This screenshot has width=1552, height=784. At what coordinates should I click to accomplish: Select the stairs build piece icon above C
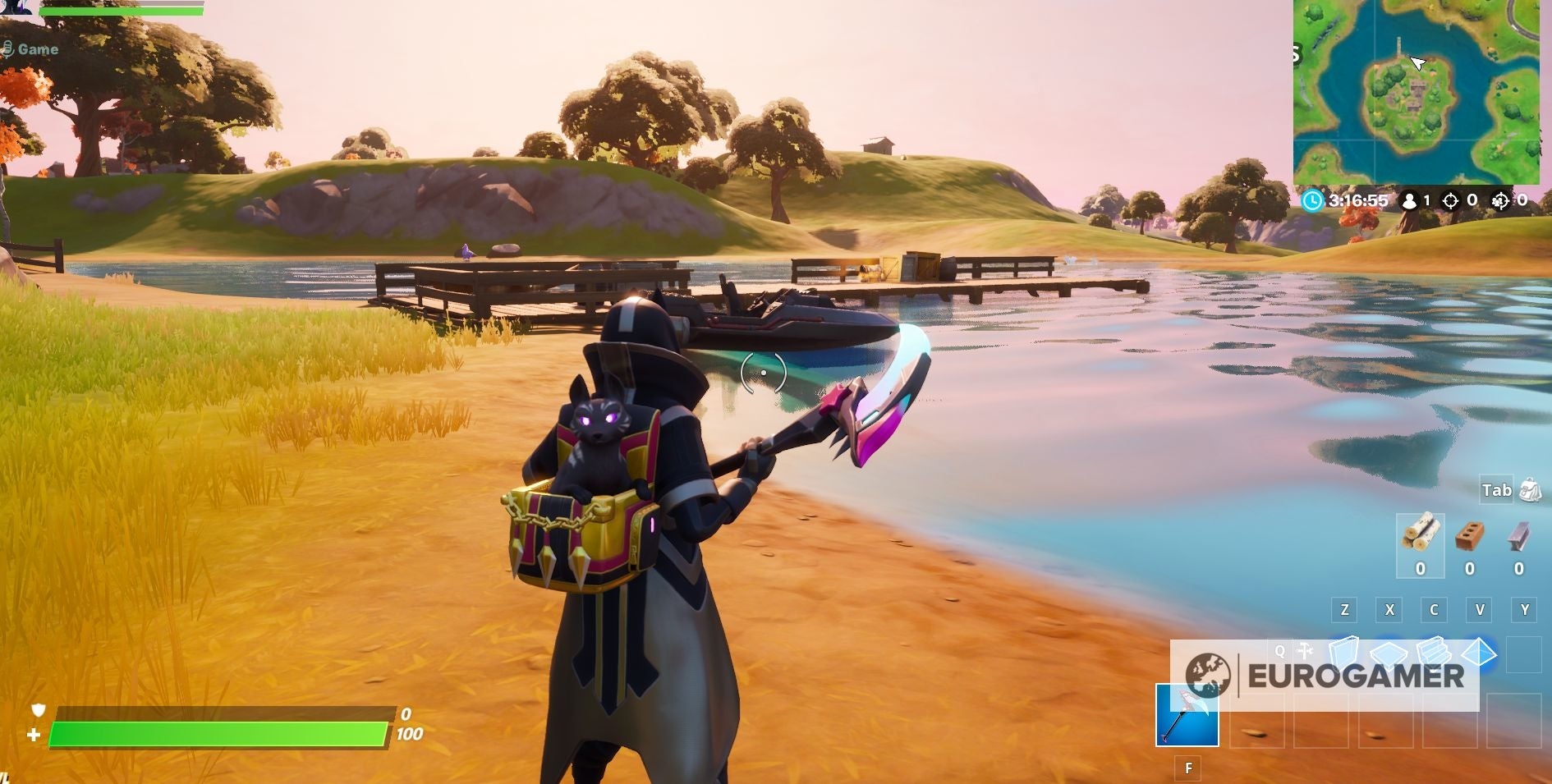(1435, 652)
